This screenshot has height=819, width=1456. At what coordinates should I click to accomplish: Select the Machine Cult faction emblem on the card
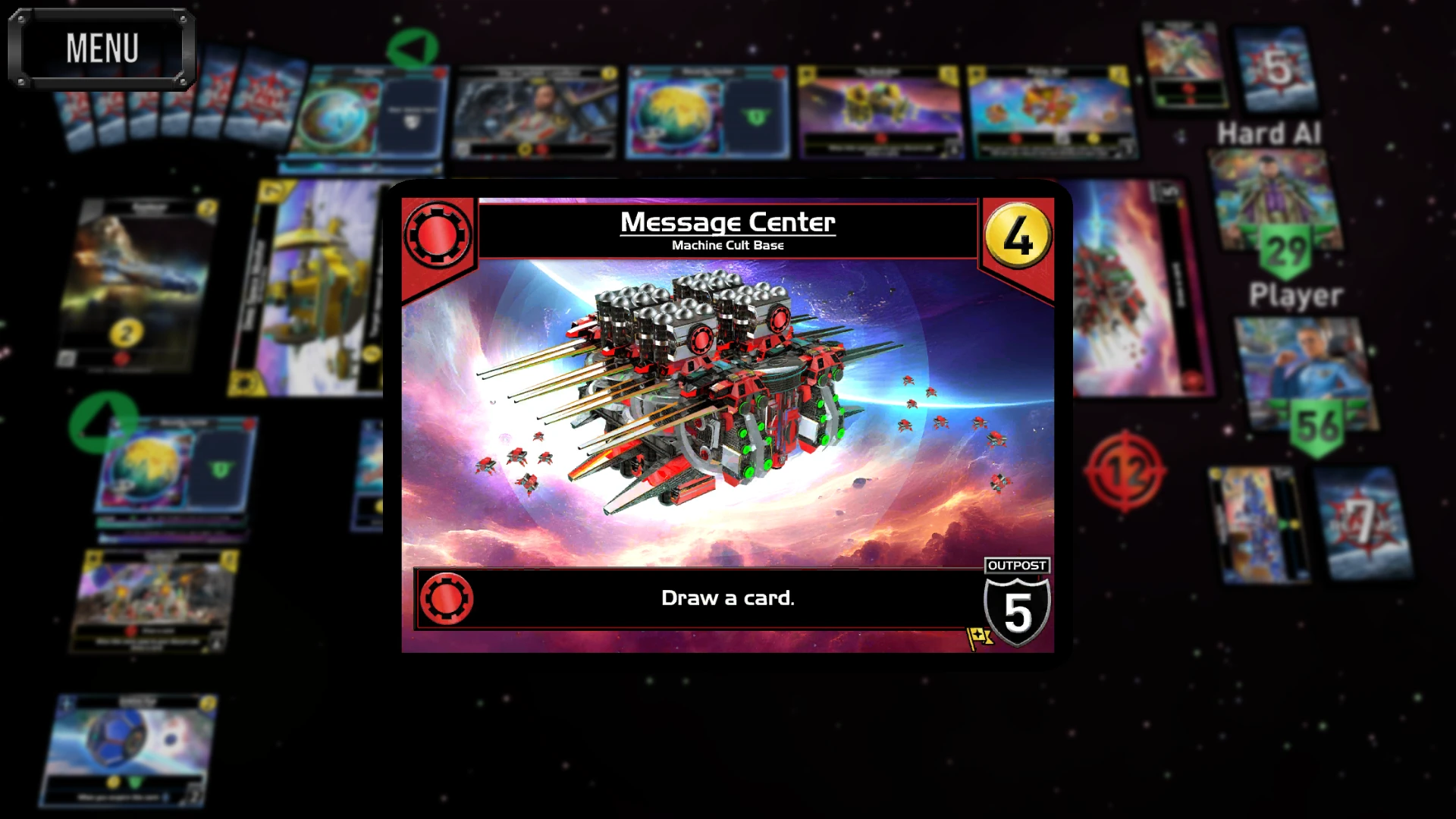(438, 232)
